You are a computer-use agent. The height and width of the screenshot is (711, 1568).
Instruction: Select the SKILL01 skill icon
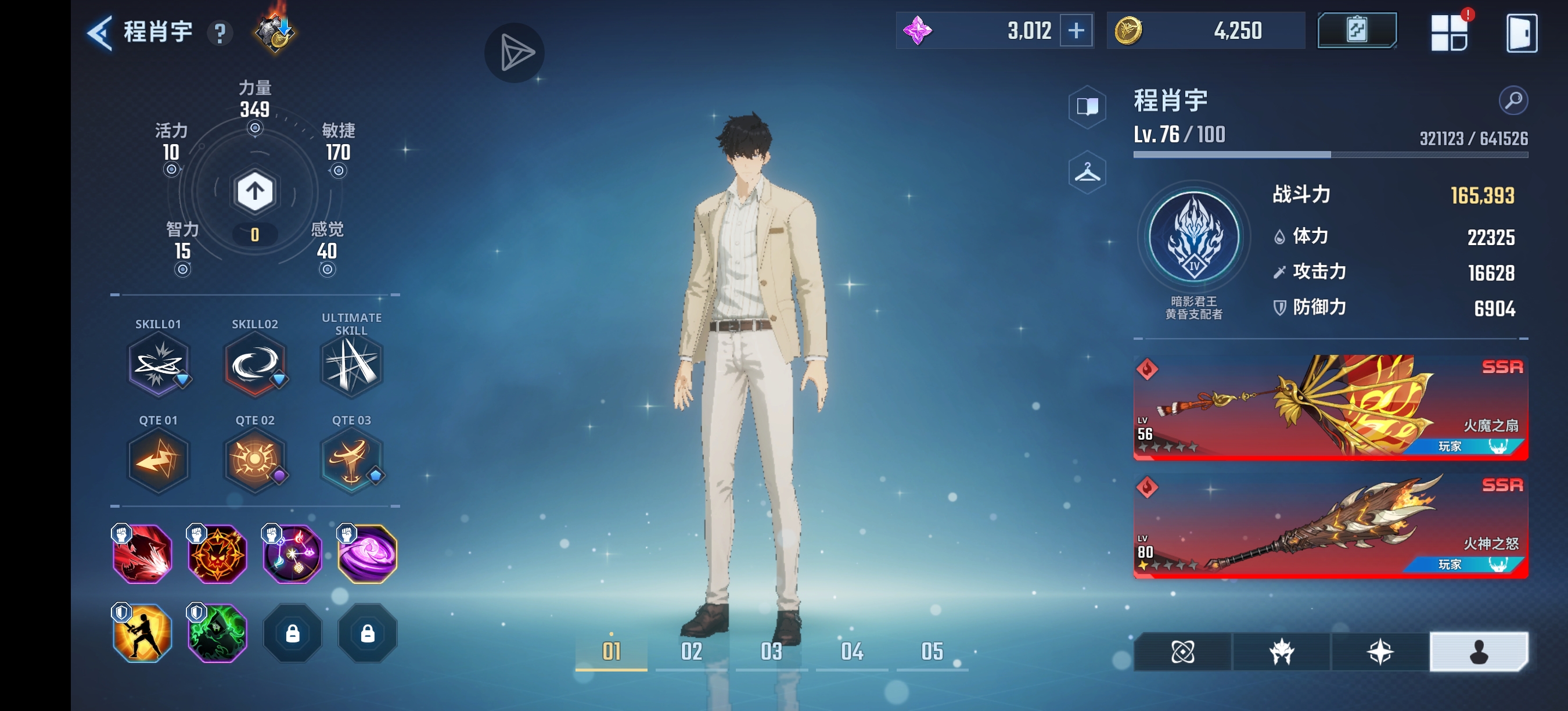(x=157, y=366)
